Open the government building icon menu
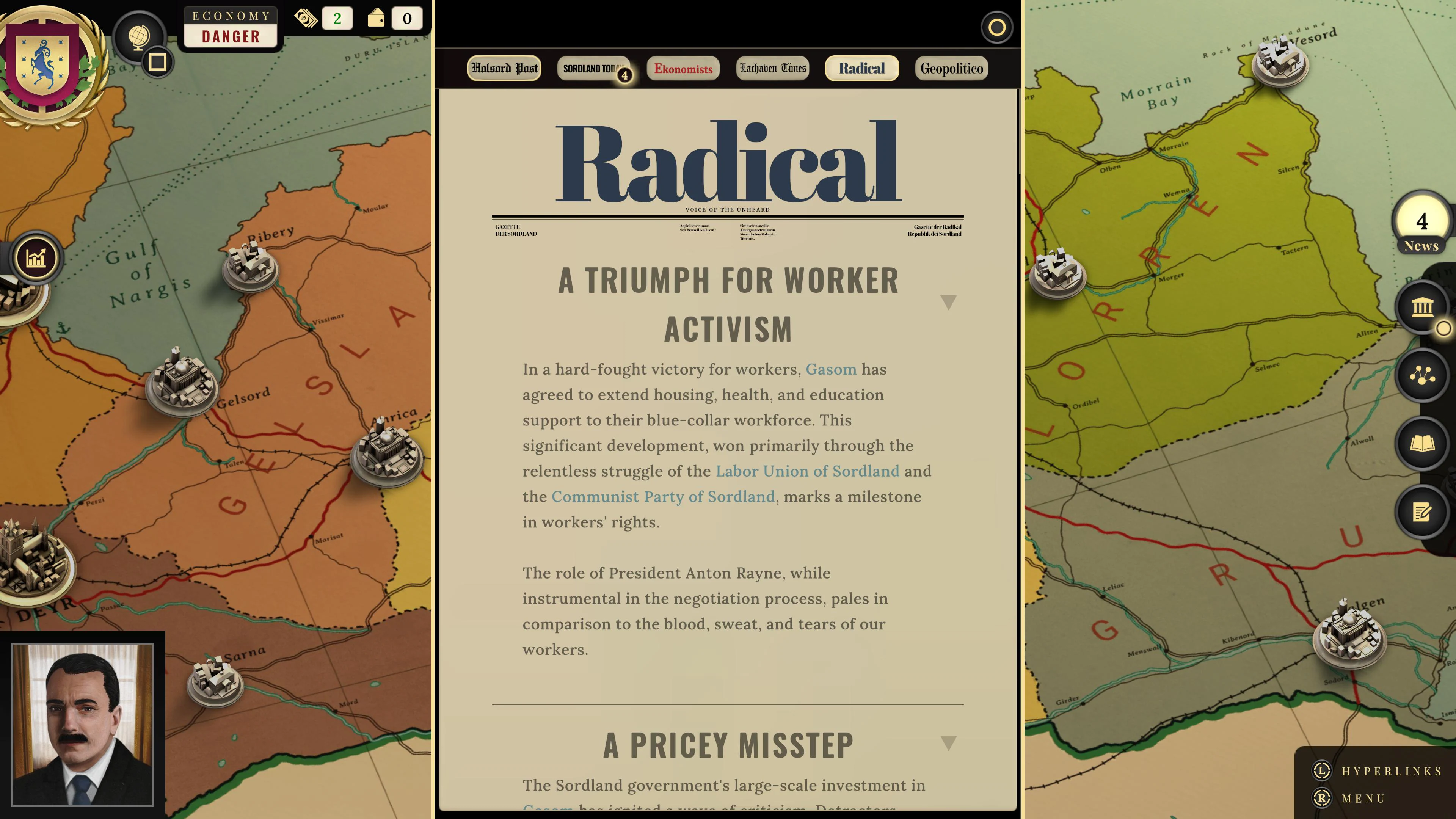 pyautogui.click(x=1421, y=308)
